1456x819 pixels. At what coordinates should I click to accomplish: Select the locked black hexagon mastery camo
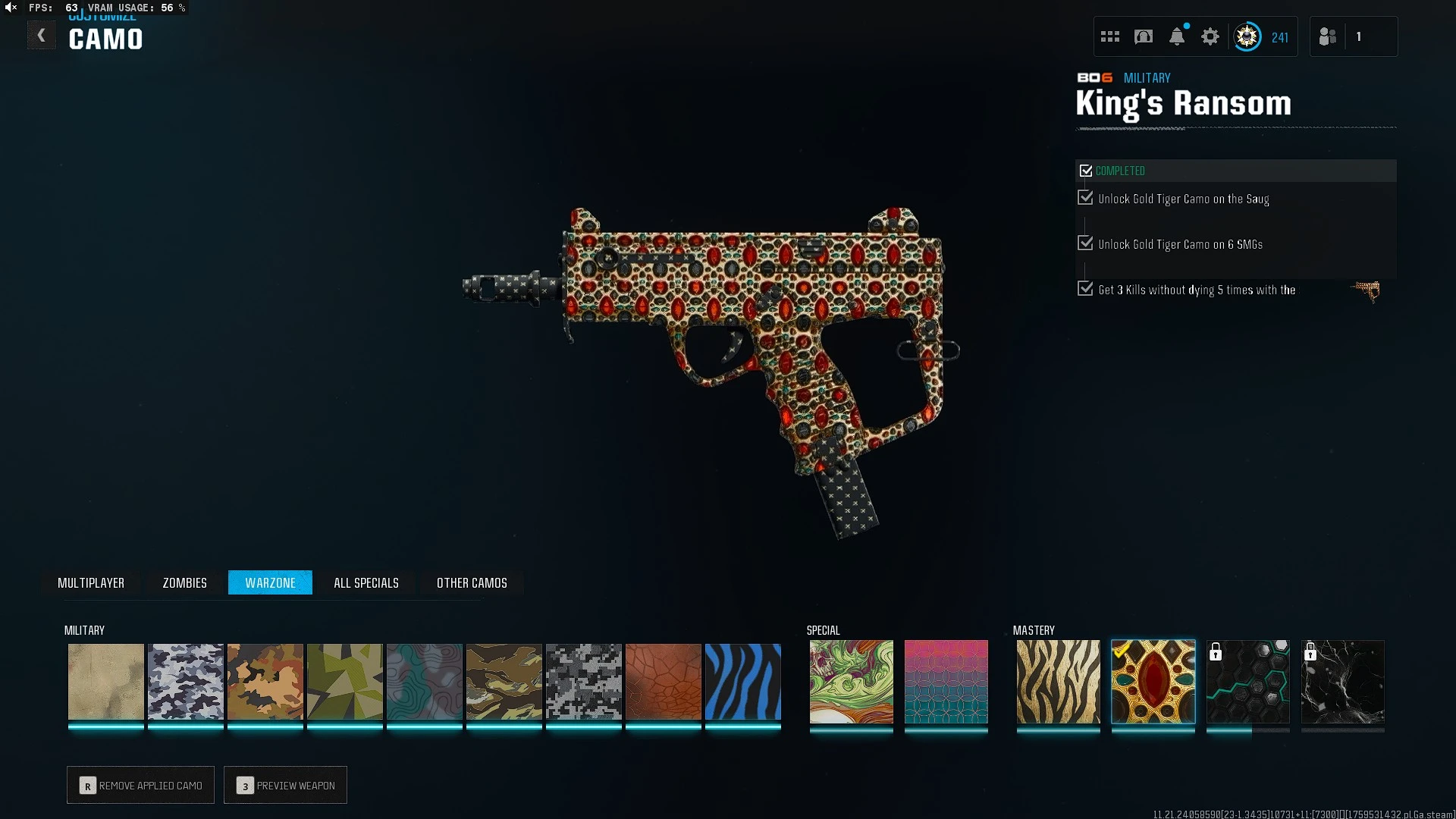1247,681
